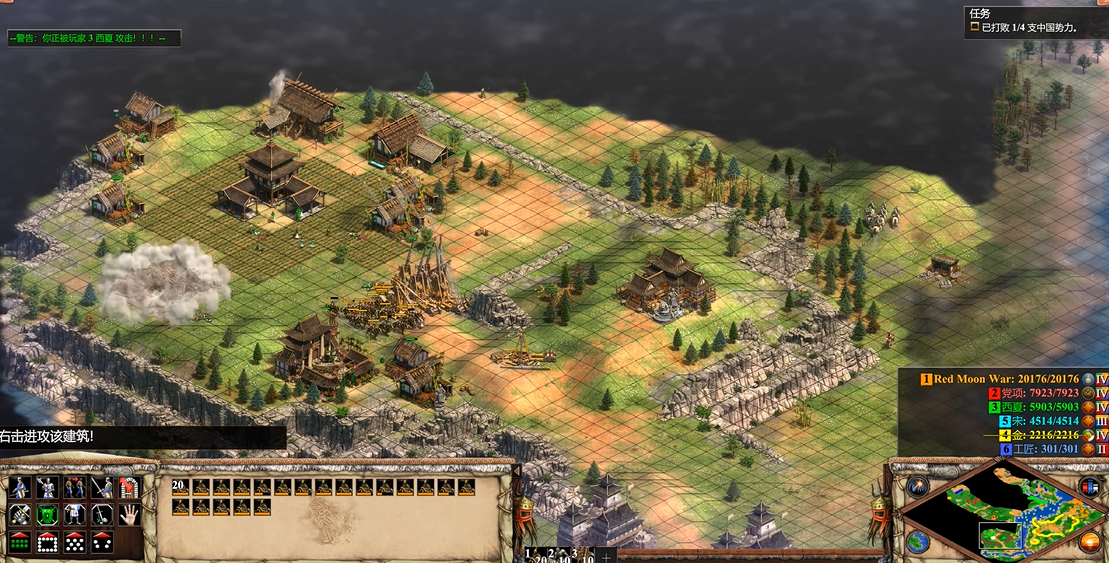Switch to the box formation

point(48,542)
